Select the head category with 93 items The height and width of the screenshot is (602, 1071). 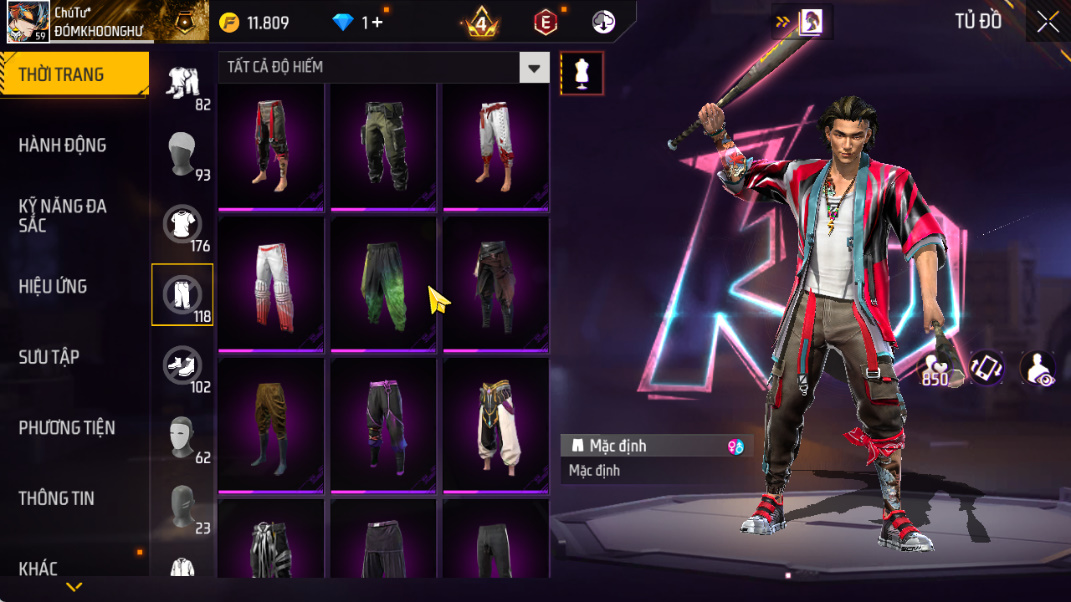(x=182, y=154)
